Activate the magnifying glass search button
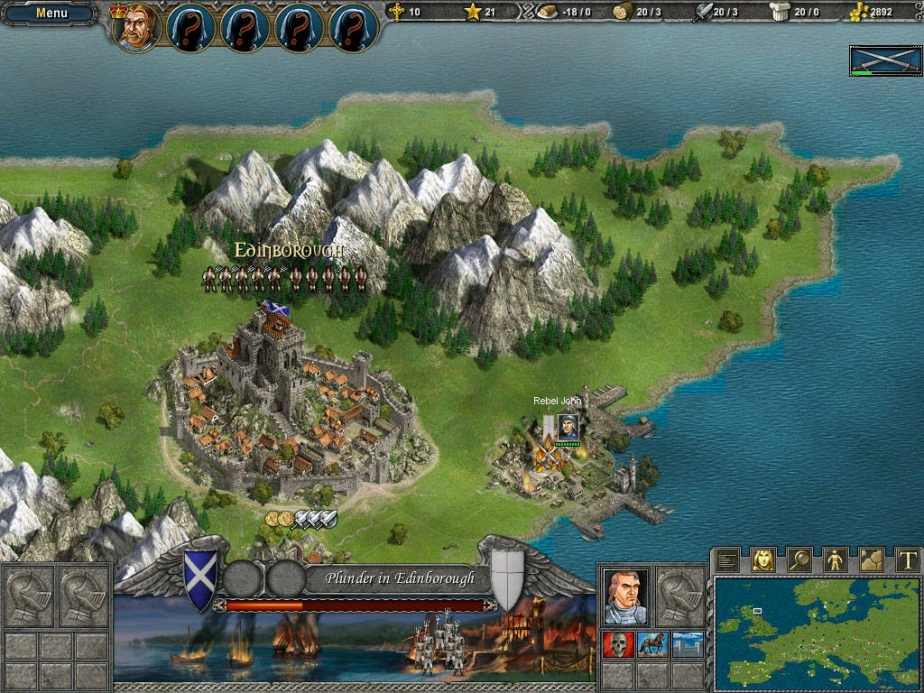 [x=799, y=561]
